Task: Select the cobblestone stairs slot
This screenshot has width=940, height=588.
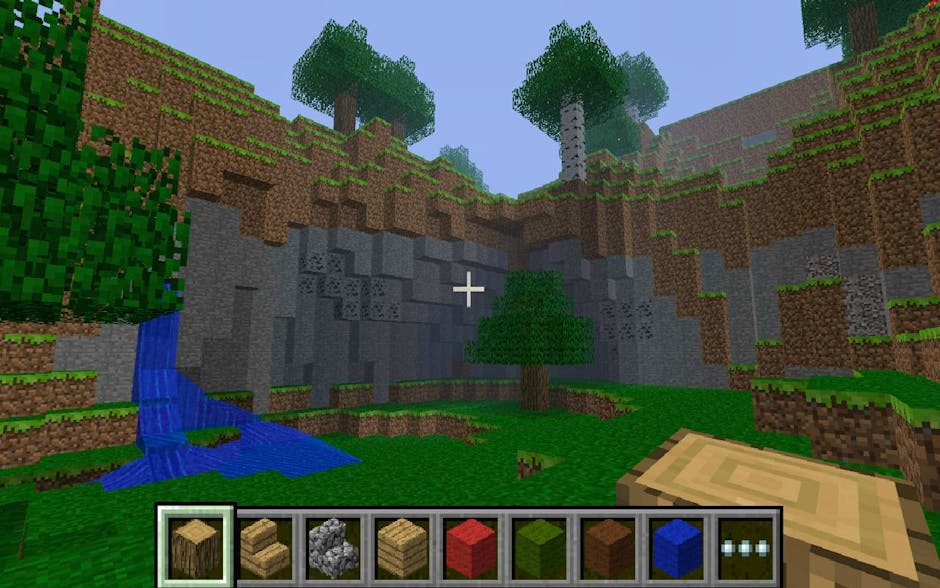Action: click(x=334, y=546)
